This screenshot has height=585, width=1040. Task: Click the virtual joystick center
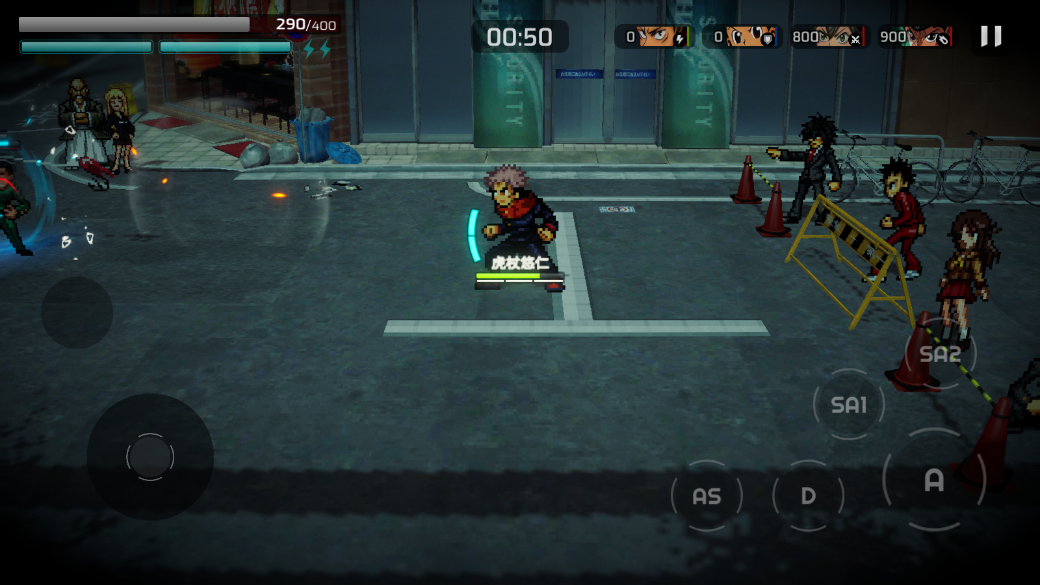(150, 457)
